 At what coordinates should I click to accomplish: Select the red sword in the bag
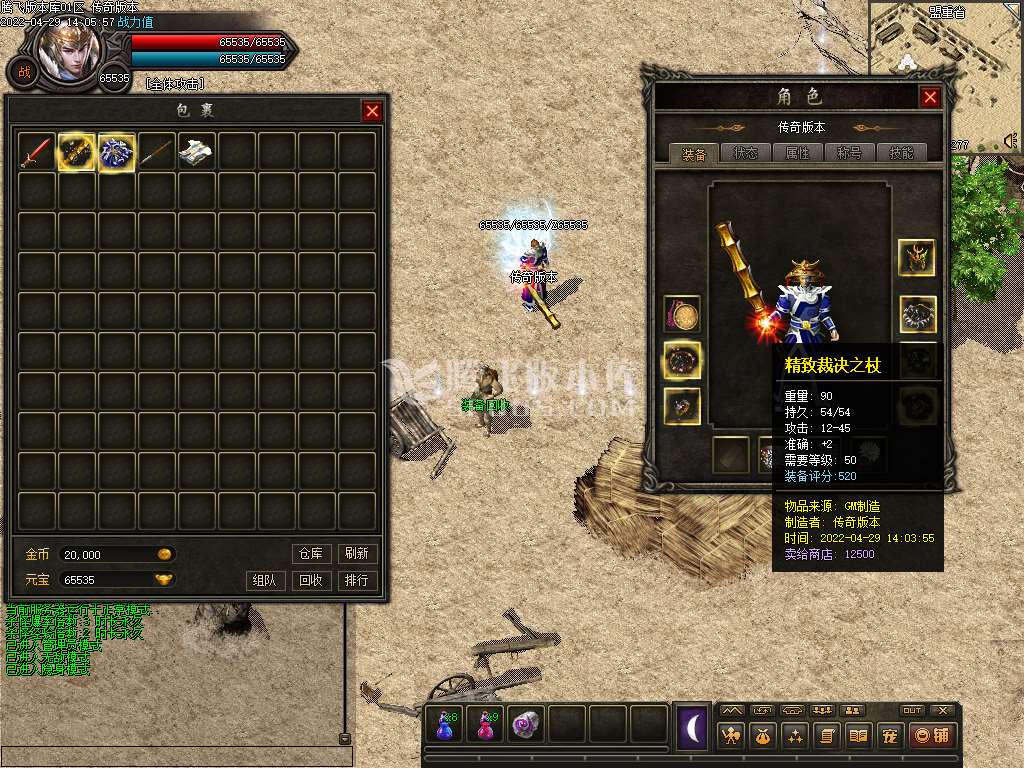37,152
